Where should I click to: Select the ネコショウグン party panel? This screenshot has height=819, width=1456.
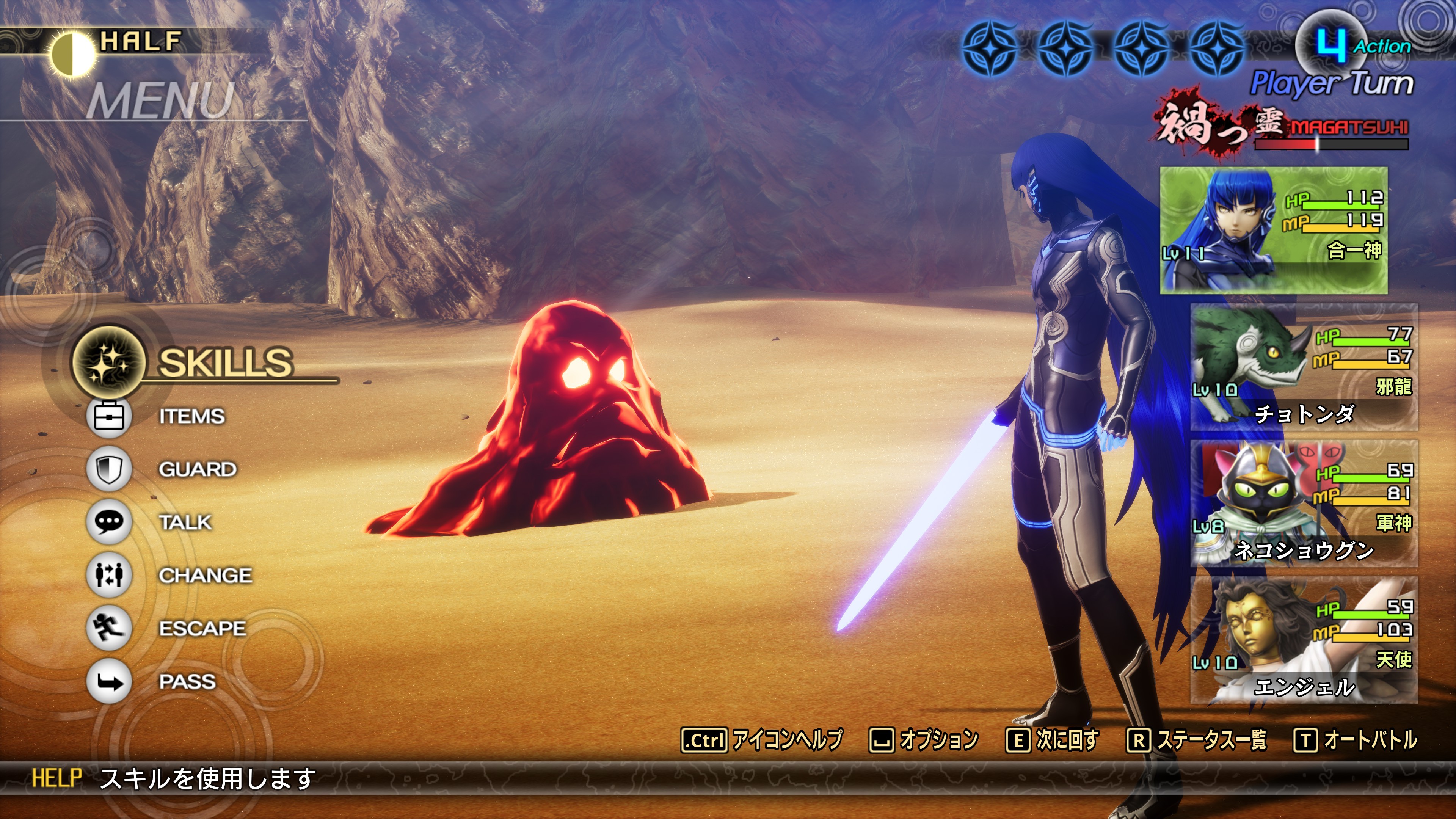(1304, 504)
